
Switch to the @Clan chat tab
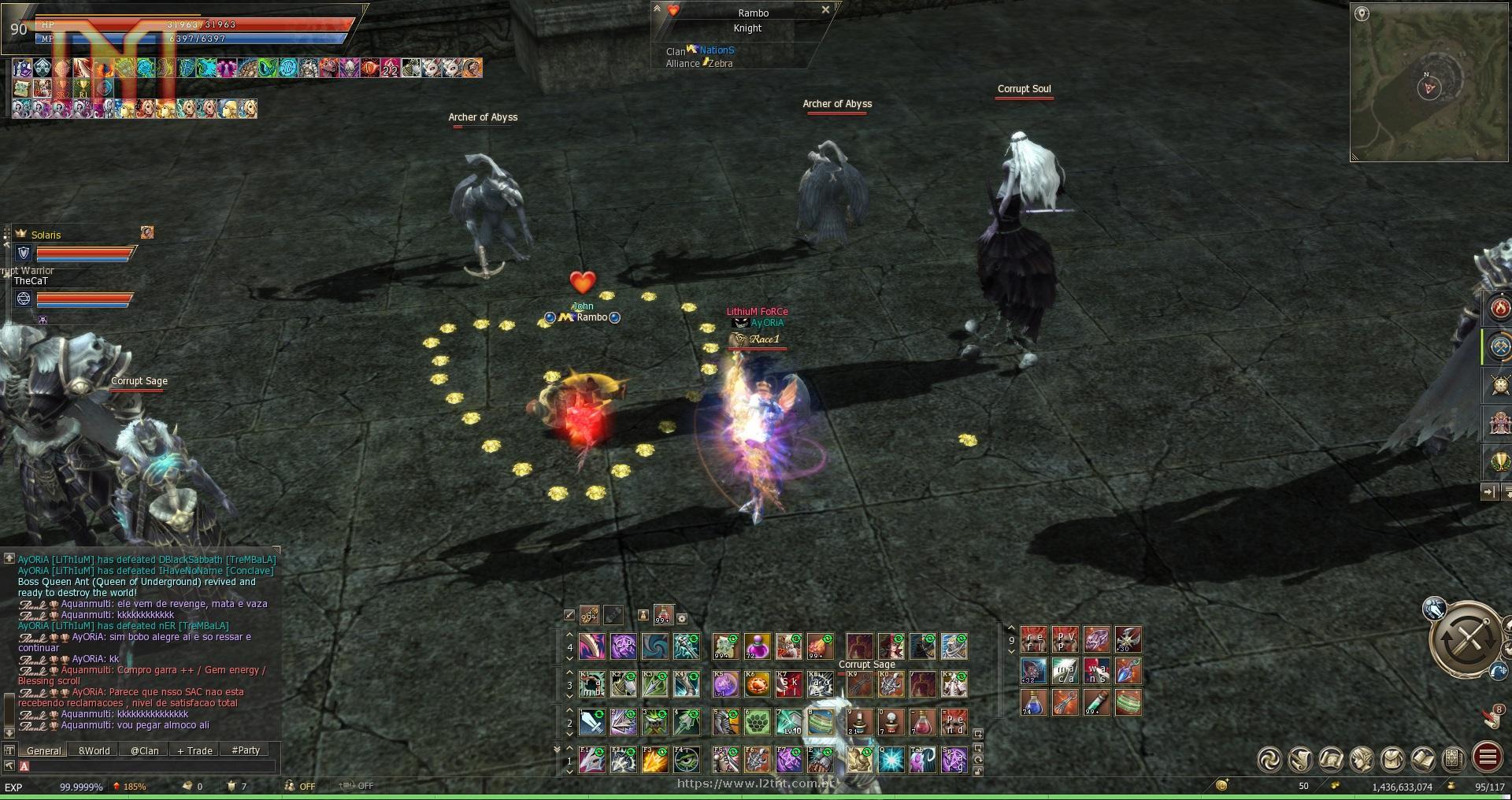click(144, 751)
